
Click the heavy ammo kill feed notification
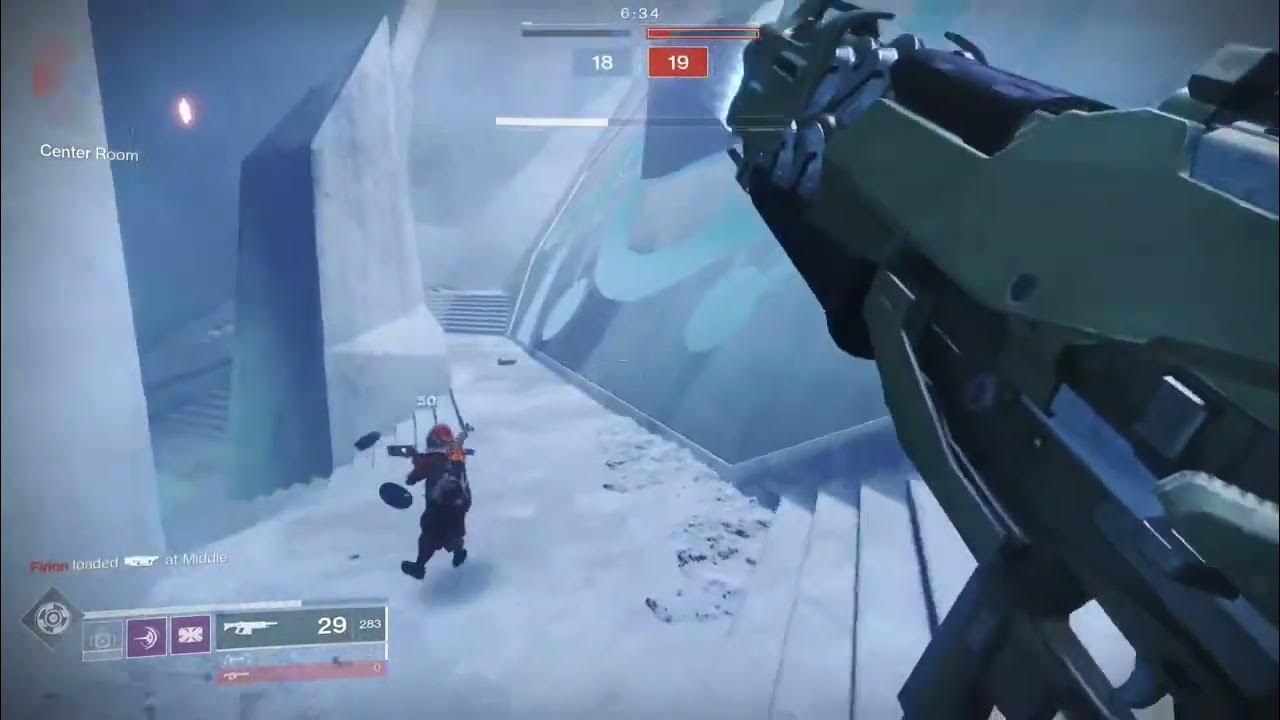(128, 562)
